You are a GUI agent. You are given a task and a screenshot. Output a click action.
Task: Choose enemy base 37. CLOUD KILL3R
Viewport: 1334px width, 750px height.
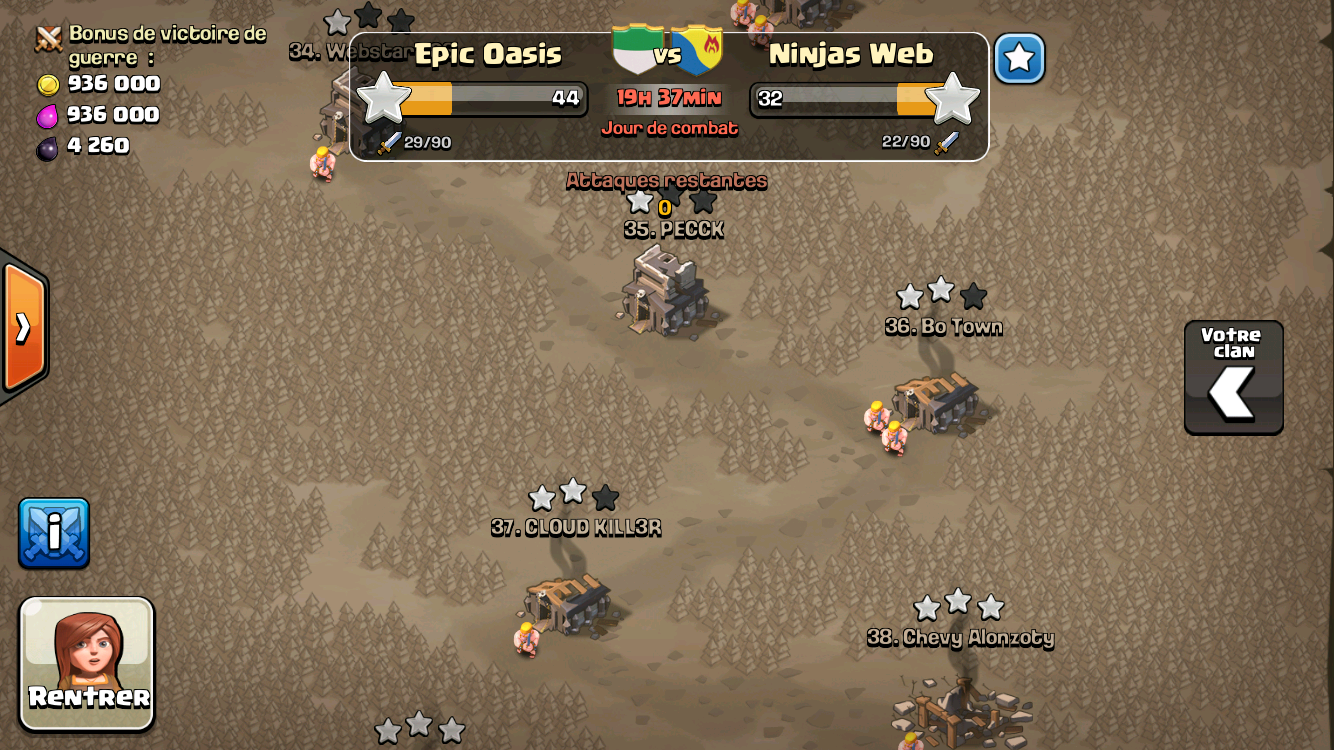click(568, 603)
